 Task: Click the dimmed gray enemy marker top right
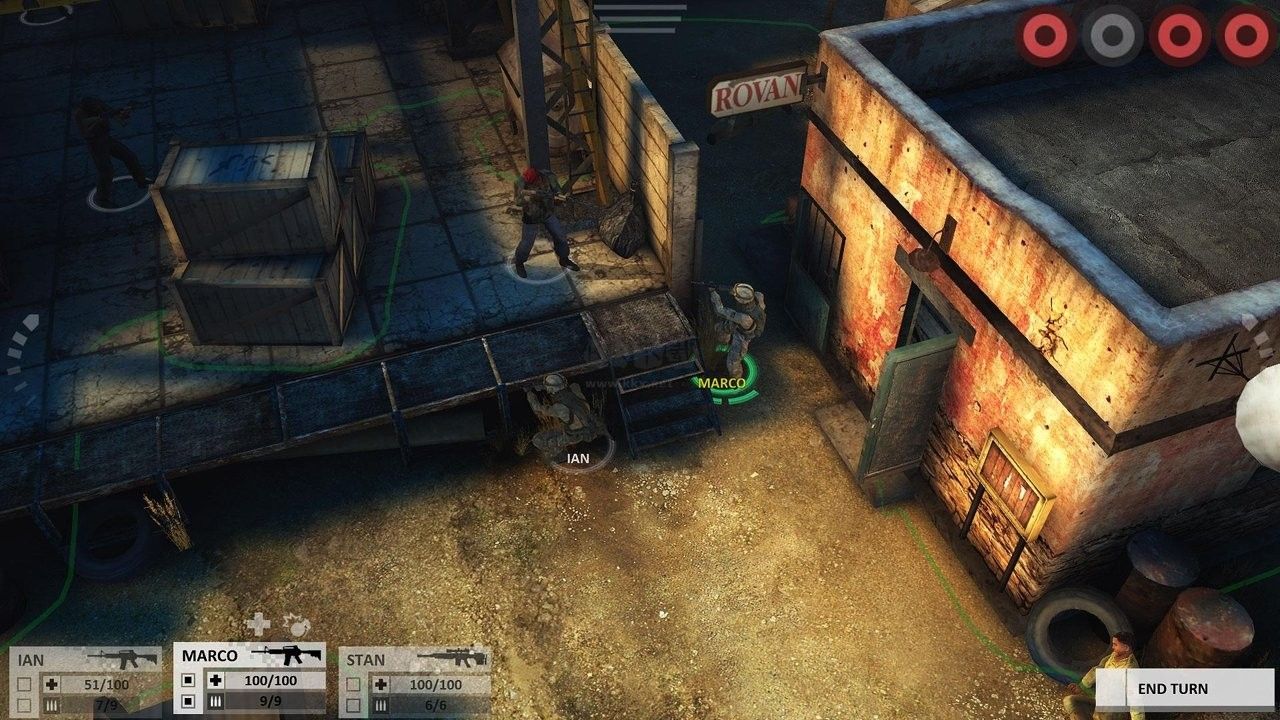click(x=1112, y=37)
